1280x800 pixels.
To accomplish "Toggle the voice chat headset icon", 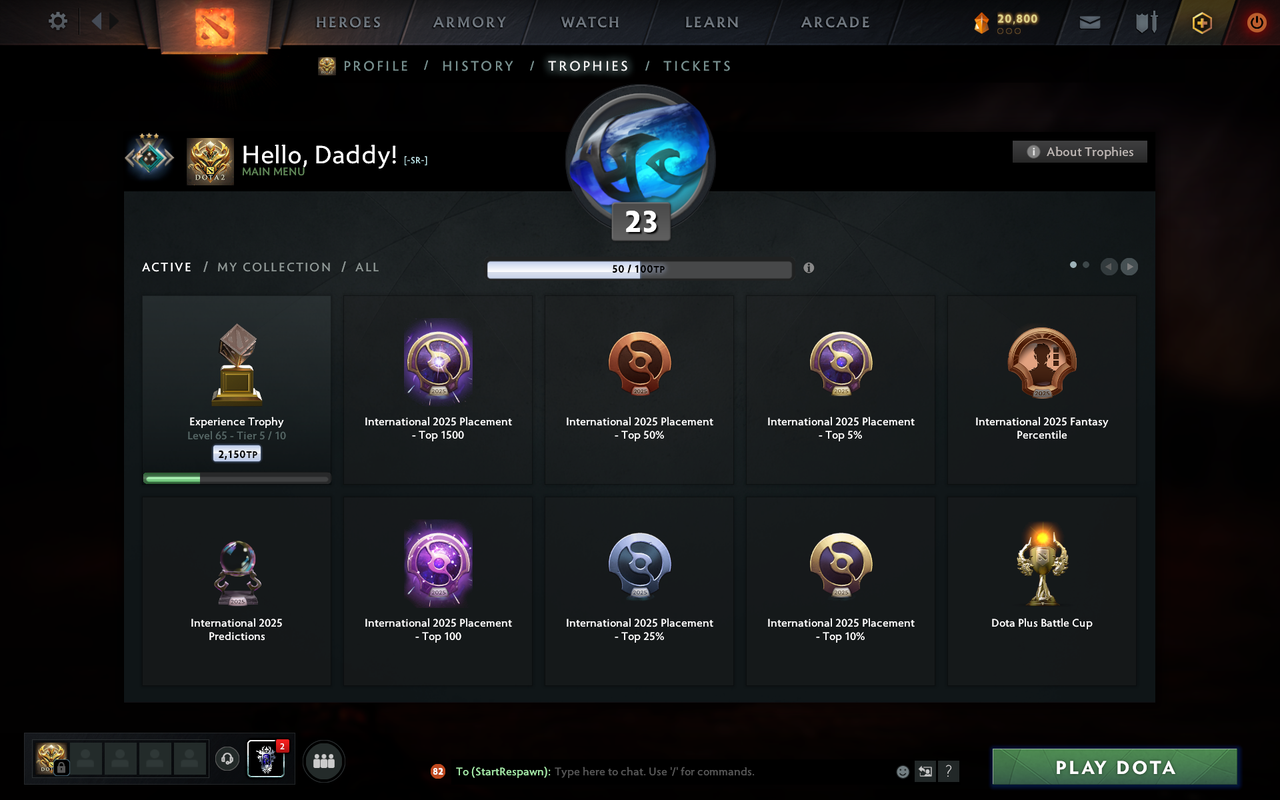I will coord(226,759).
